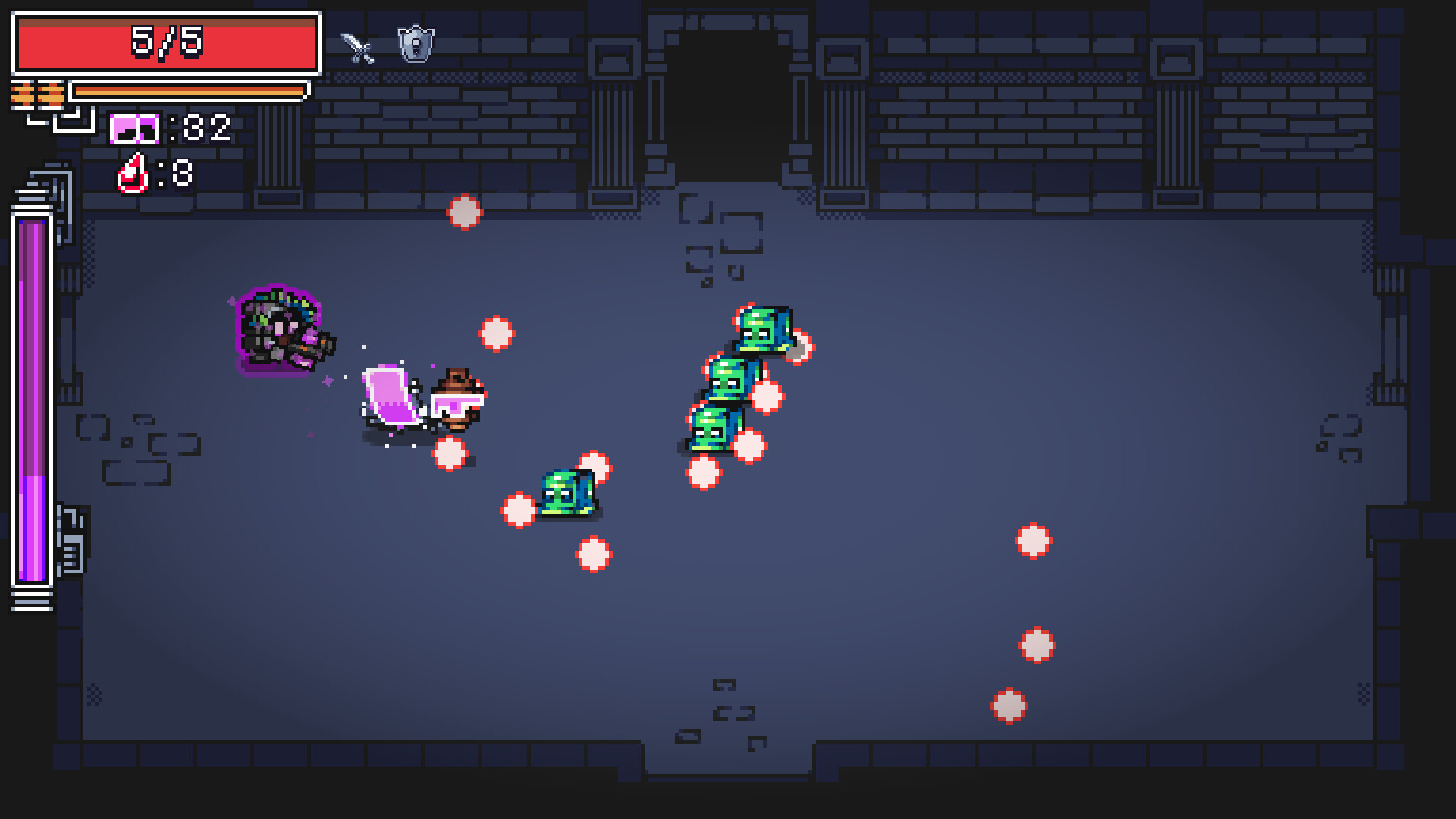The height and width of the screenshot is (819, 1456).
Task: Click the player character swinging the weapon
Action: point(453,398)
